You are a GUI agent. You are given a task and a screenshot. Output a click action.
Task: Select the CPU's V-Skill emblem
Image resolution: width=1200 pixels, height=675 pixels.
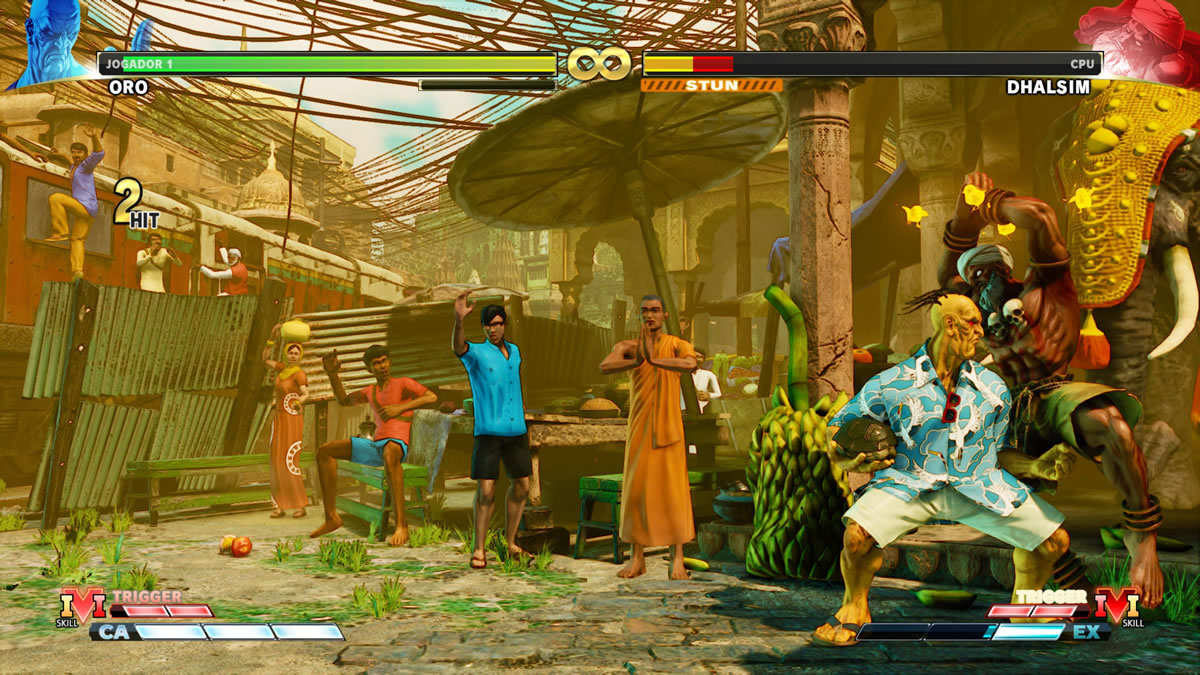point(1117,606)
